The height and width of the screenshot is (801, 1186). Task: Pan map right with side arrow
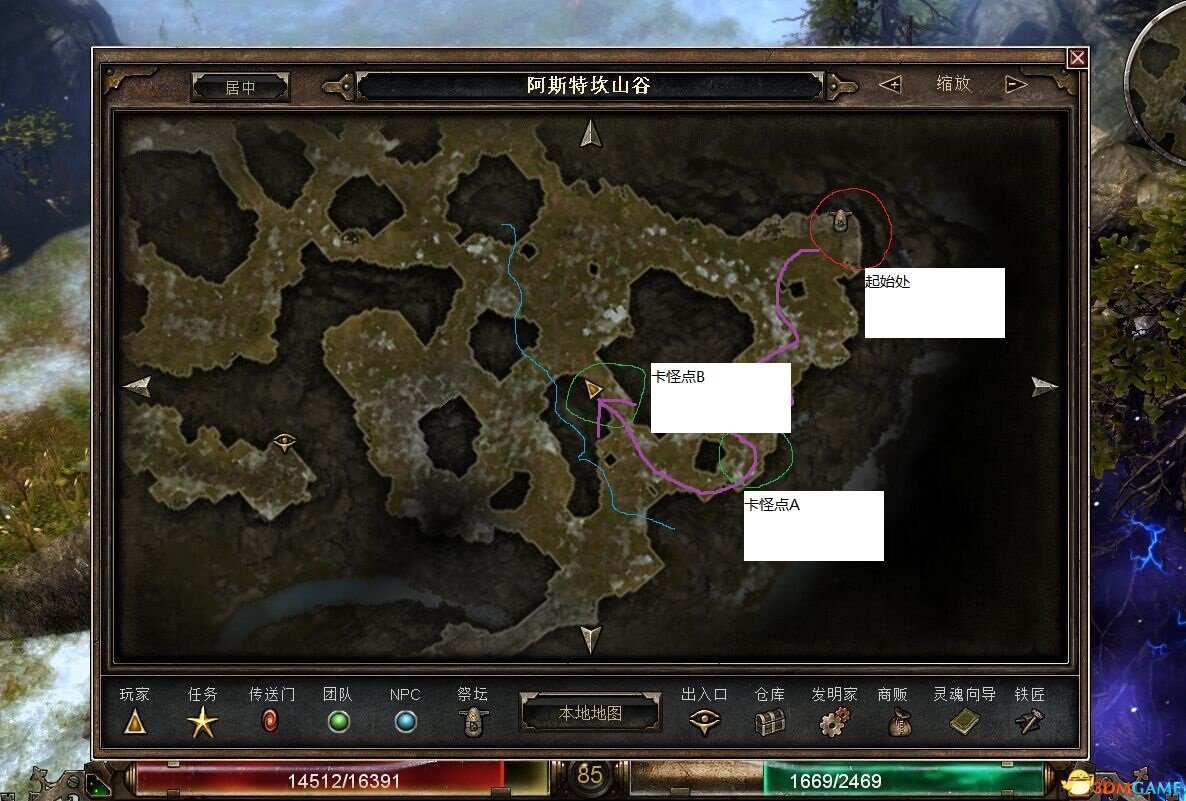(x=1044, y=387)
